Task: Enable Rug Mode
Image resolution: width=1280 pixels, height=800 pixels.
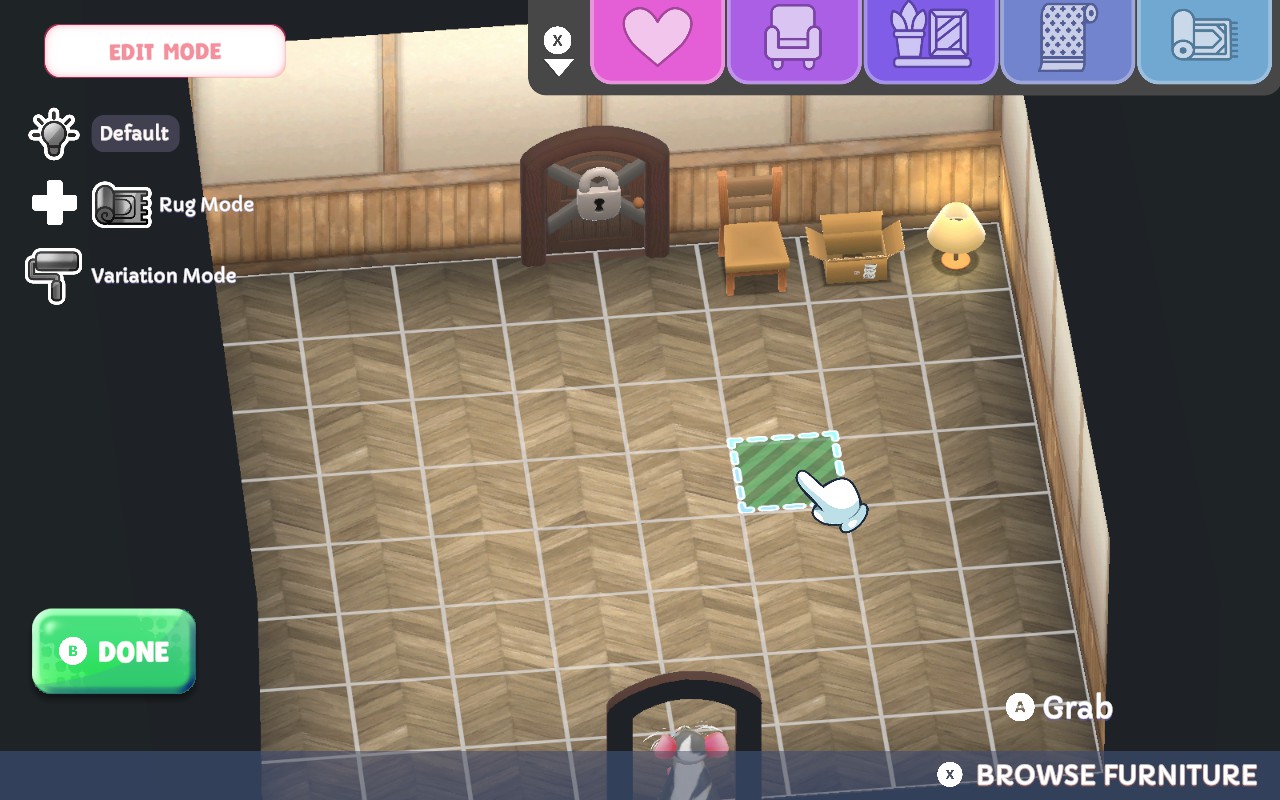Action: [x=205, y=204]
